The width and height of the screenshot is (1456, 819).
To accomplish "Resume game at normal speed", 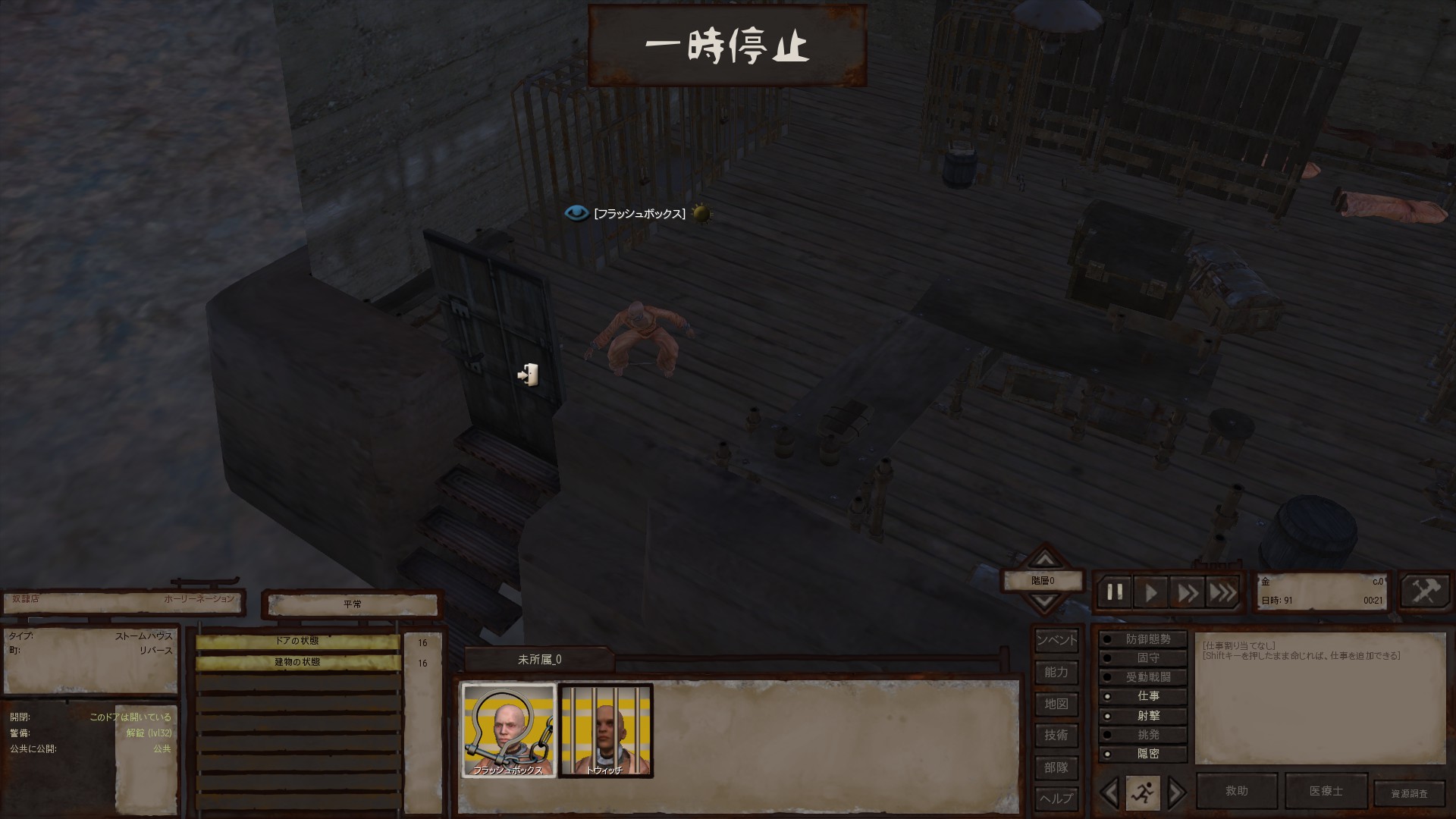I will pyautogui.click(x=1151, y=592).
